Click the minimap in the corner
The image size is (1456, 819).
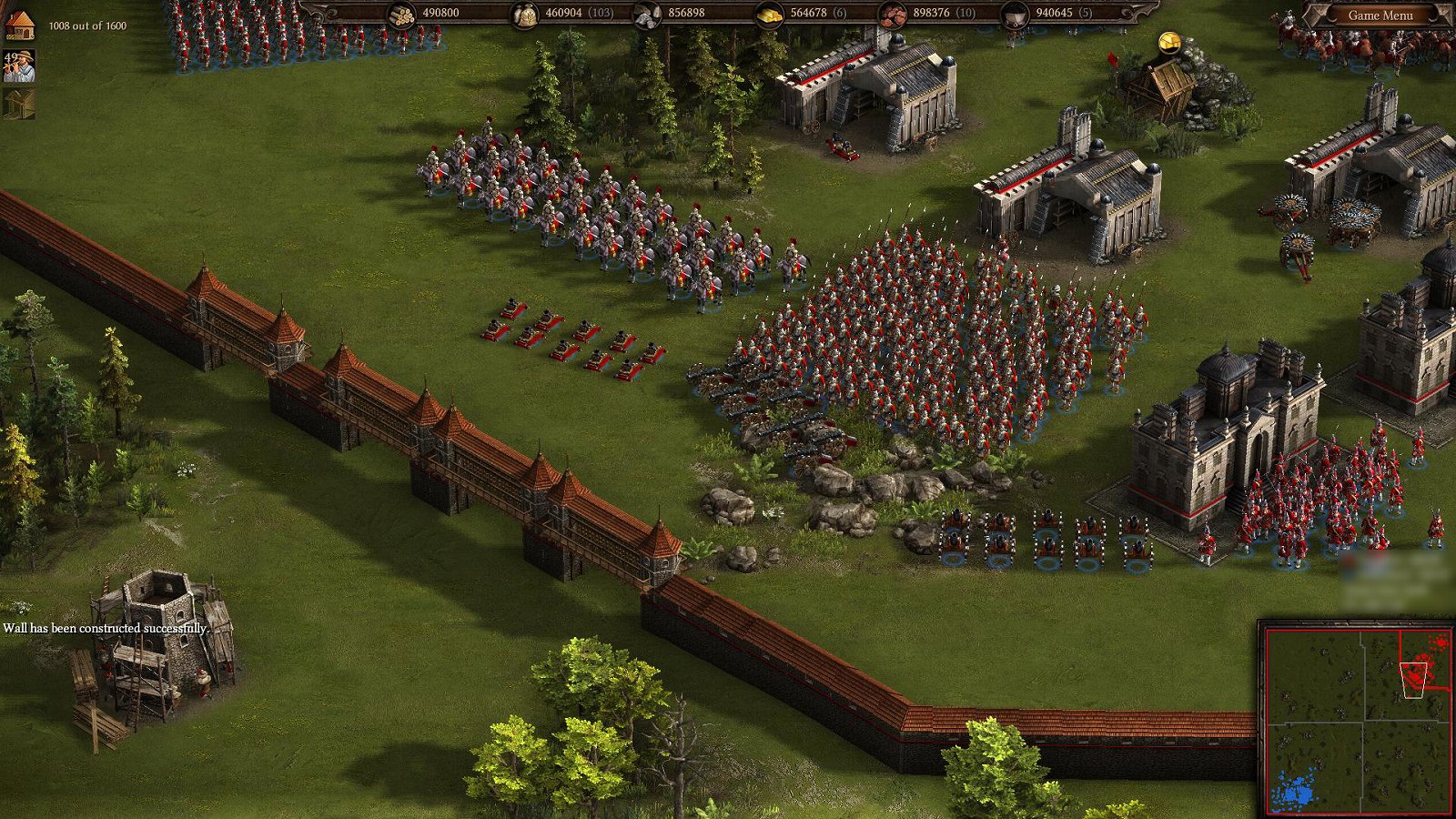pos(1357,719)
